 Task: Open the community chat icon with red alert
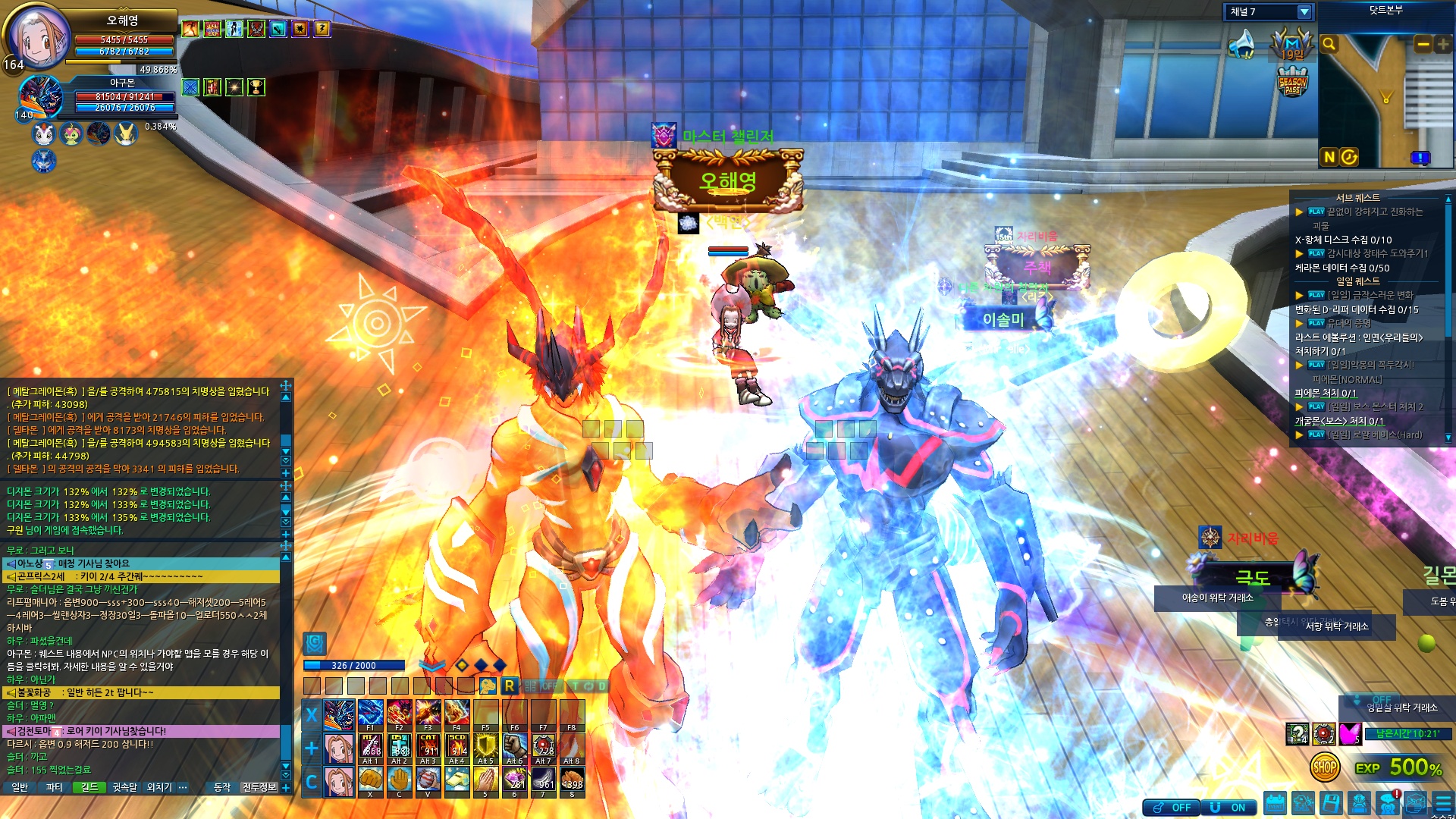point(1388,803)
